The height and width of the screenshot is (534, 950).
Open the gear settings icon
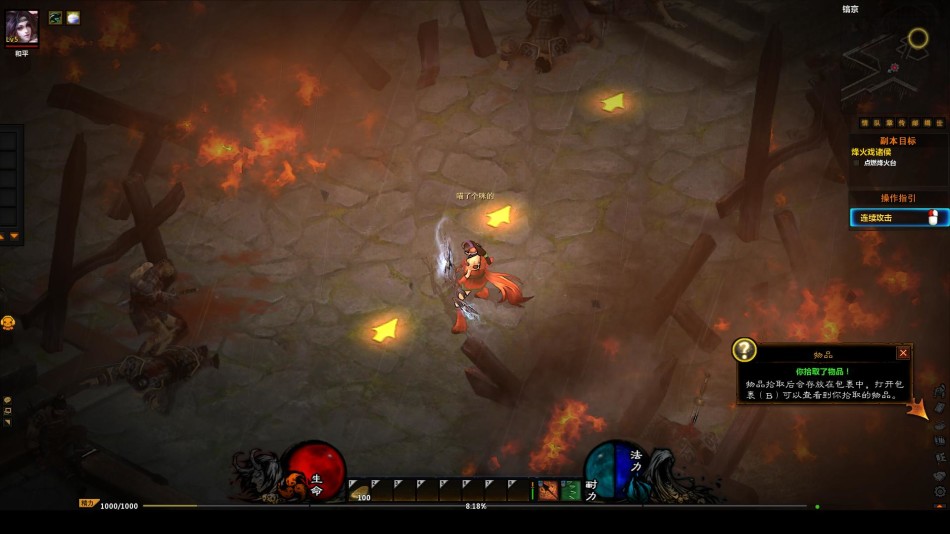pos(940,492)
